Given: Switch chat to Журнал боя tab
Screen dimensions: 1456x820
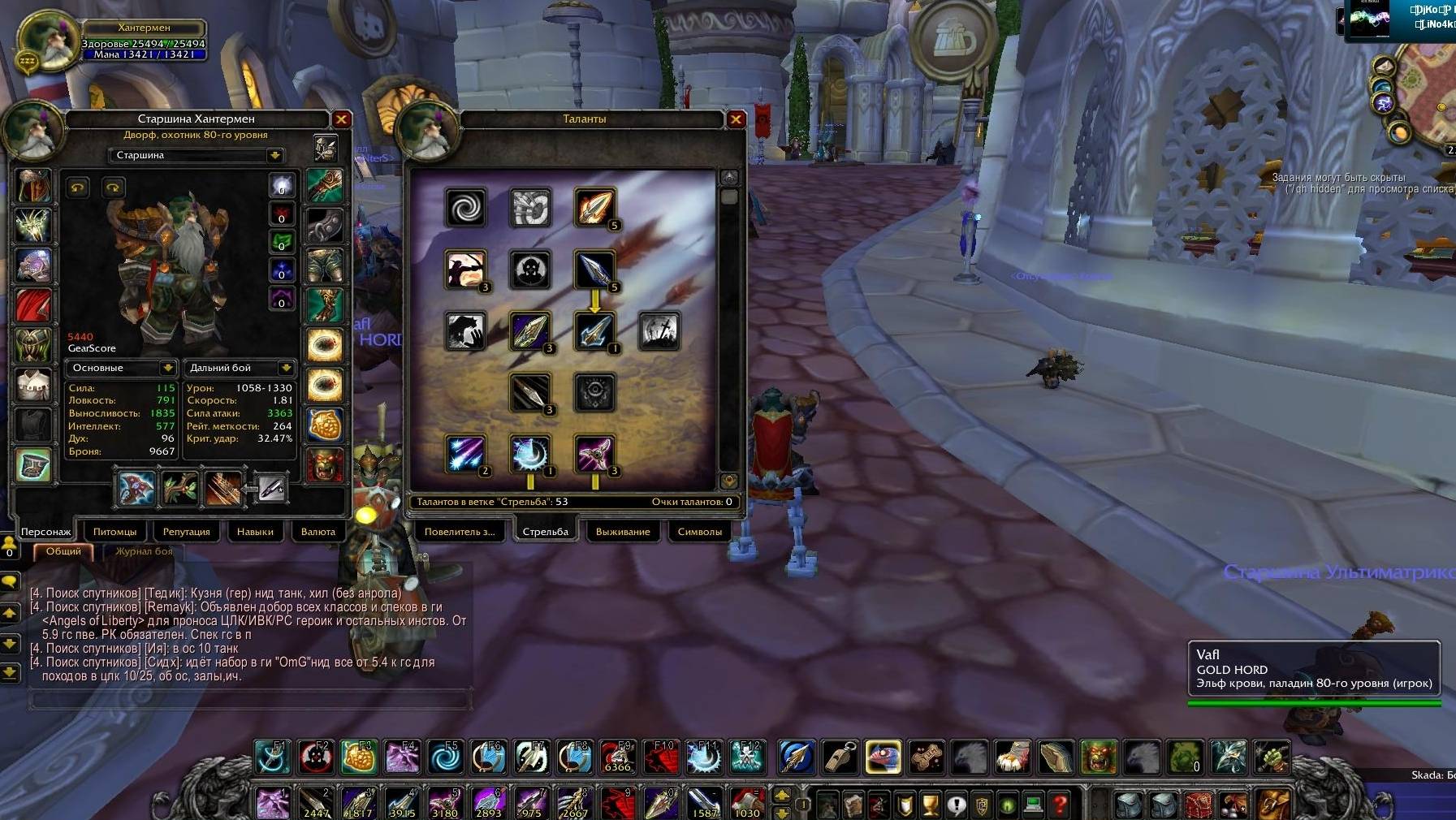Looking at the screenshot, I should click(x=144, y=551).
